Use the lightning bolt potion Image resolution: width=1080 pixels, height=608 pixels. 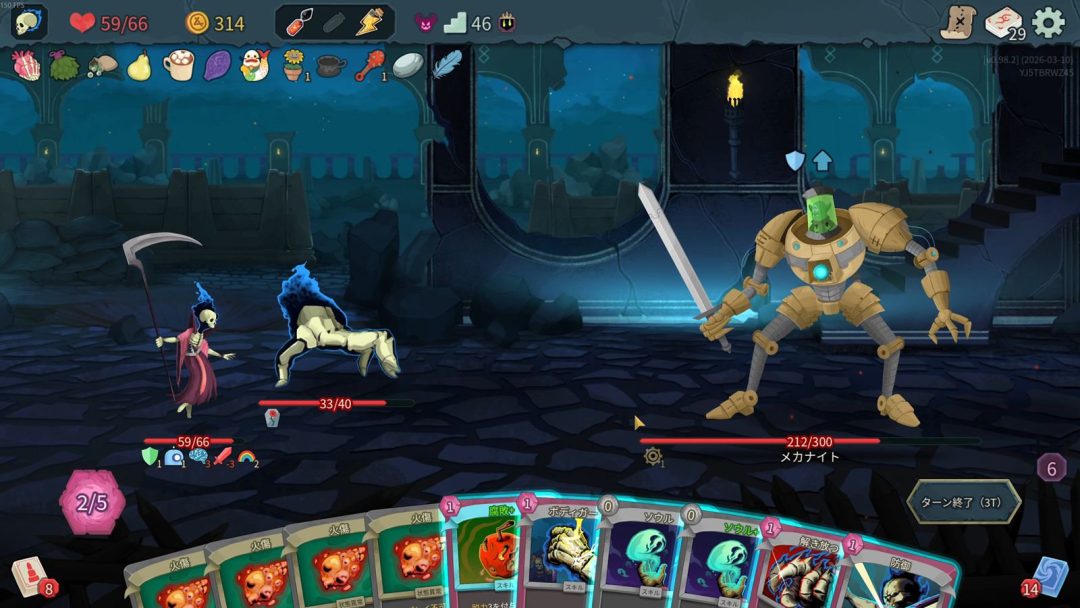click(369, 22)
